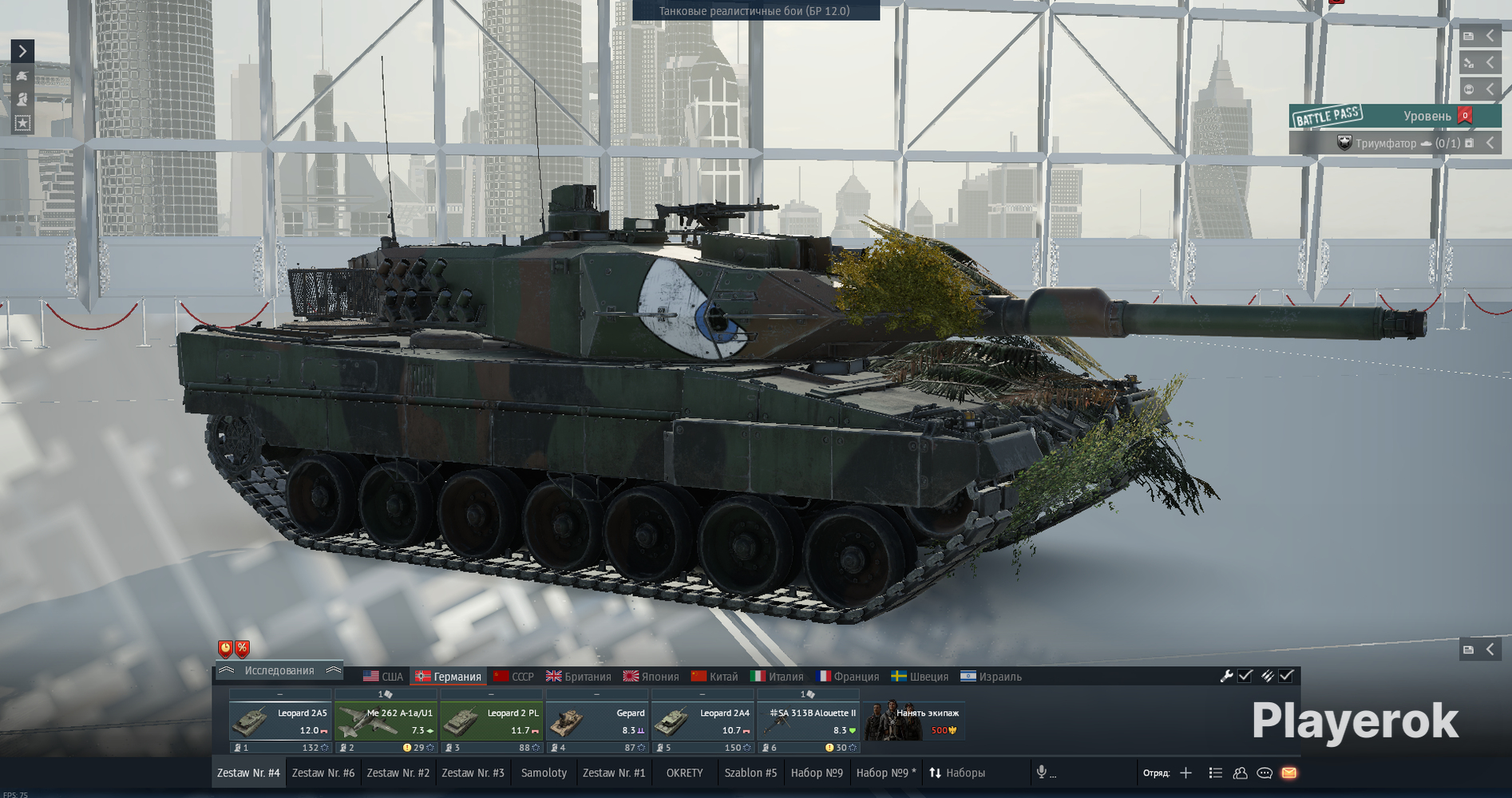Click the Триумфатор challenge progress control

click(x=1397, y=144)
